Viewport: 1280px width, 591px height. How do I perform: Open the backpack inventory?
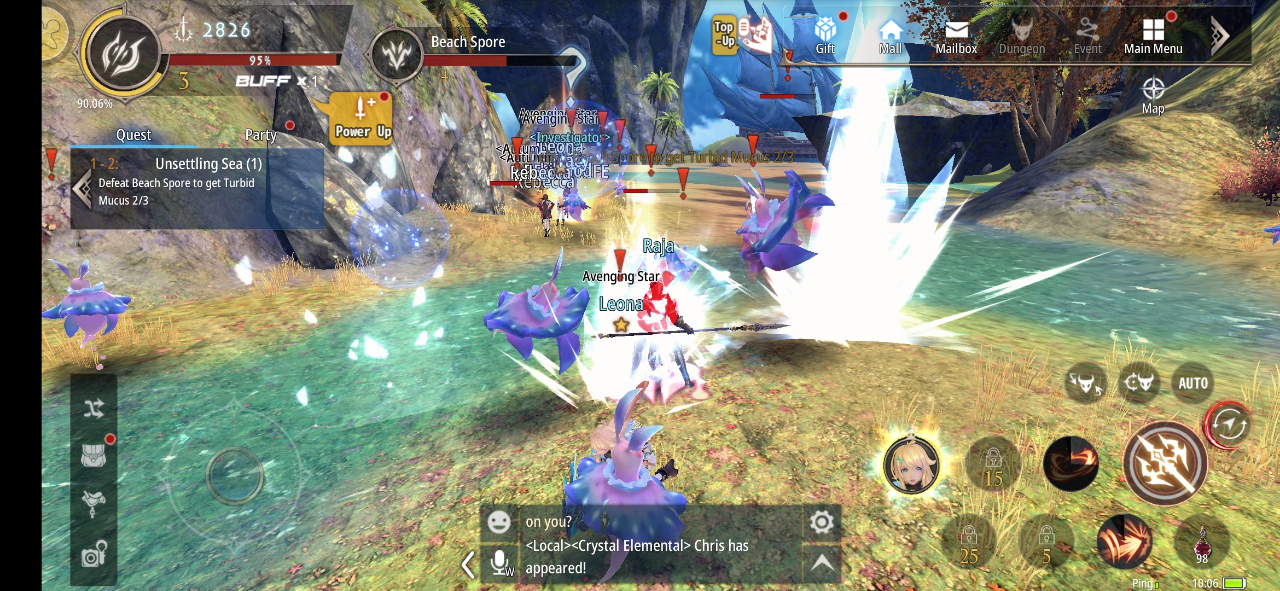(x=94, y=456)
